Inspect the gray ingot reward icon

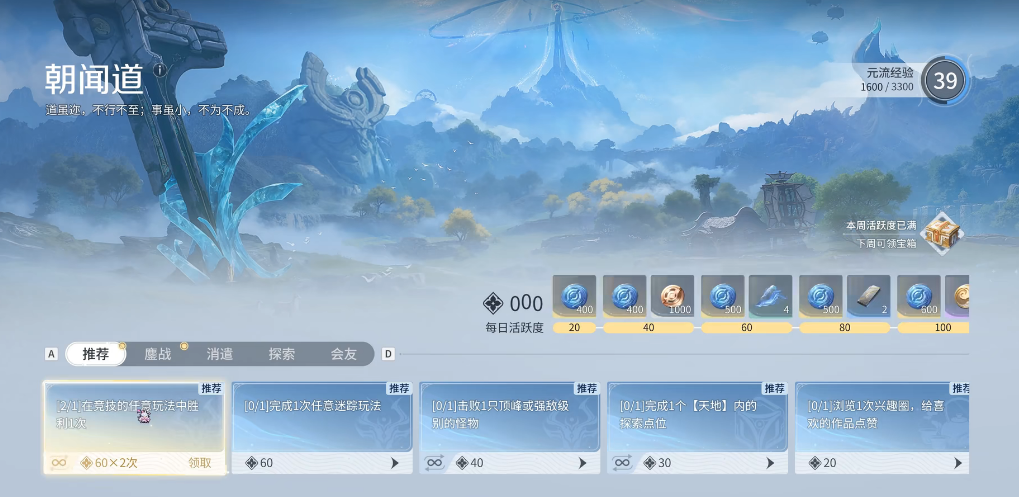[868, 297]
